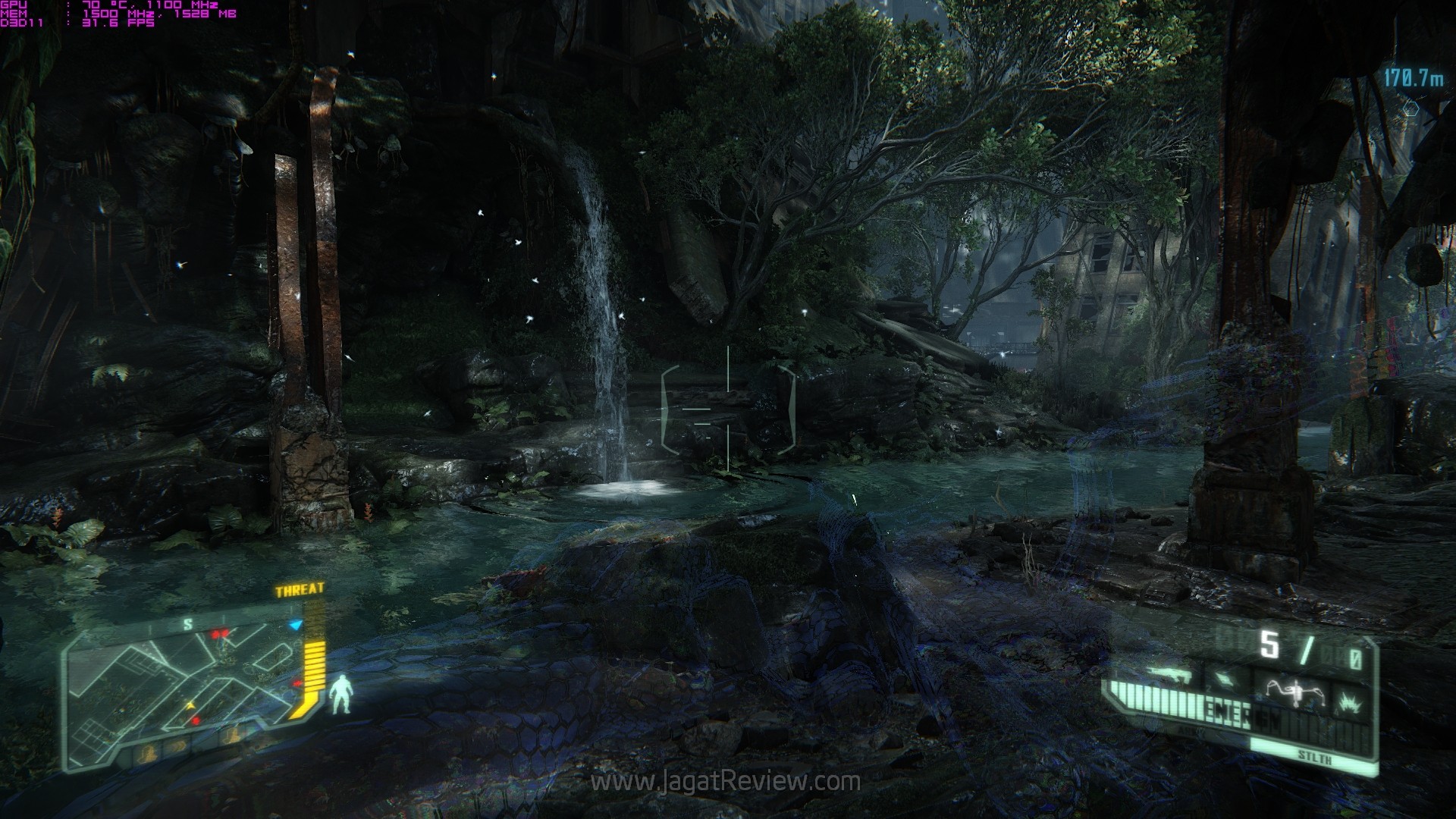Viewport: 1456px width, 819px height.
Task: Select the yellow player arrow on the minimap
Action: (191, 705)
